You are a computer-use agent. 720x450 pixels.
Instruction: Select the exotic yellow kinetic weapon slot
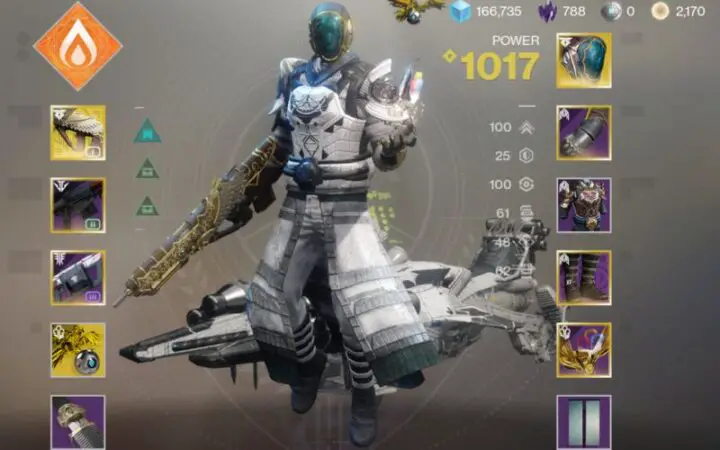(78, 133)
